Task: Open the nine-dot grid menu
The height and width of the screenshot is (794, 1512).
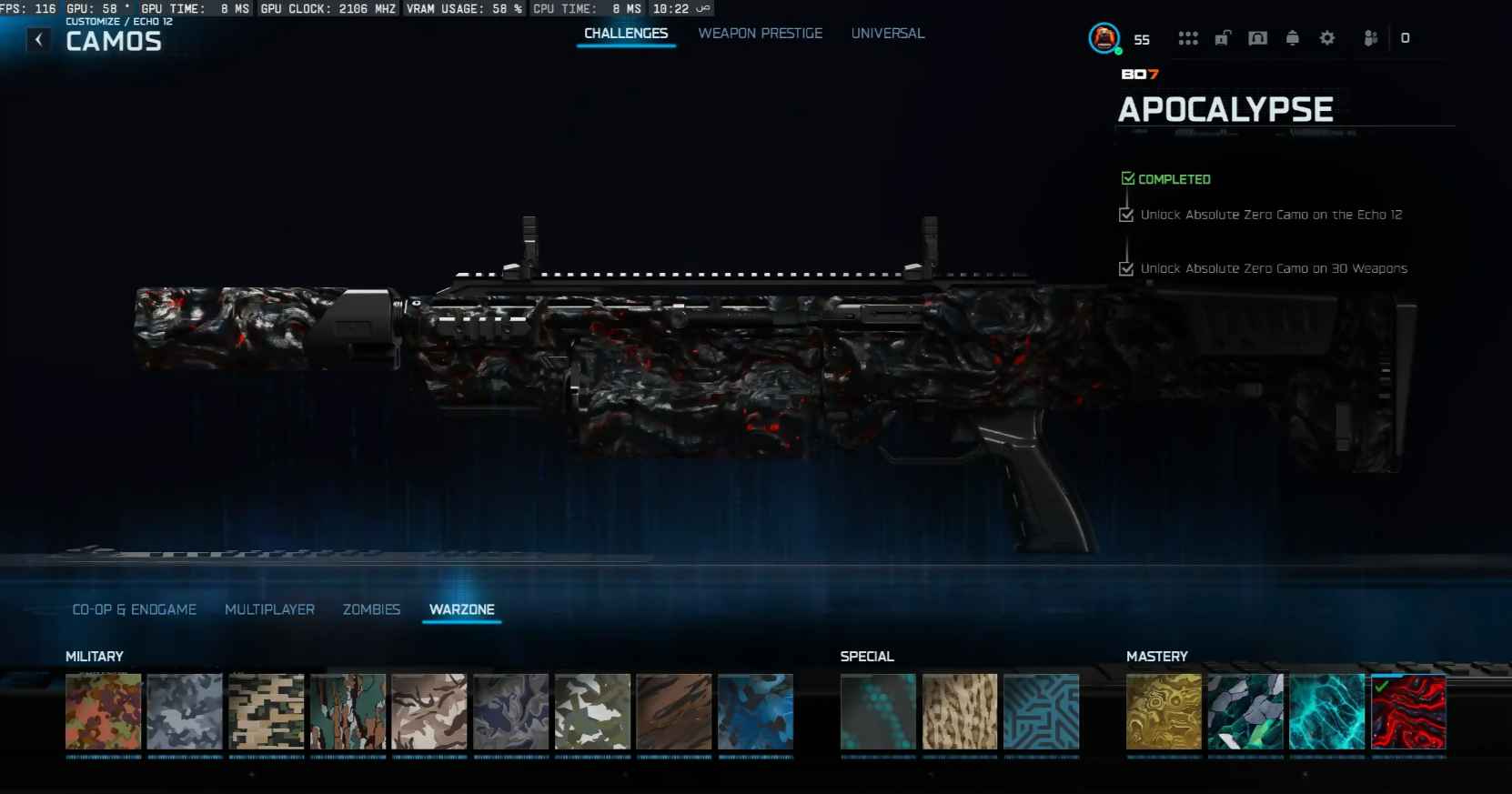Action: 1188,38
